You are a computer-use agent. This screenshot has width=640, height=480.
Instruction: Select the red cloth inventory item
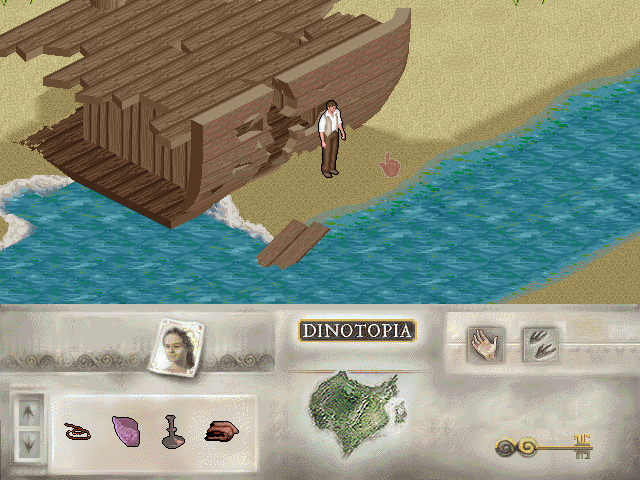tap(221, 431)
